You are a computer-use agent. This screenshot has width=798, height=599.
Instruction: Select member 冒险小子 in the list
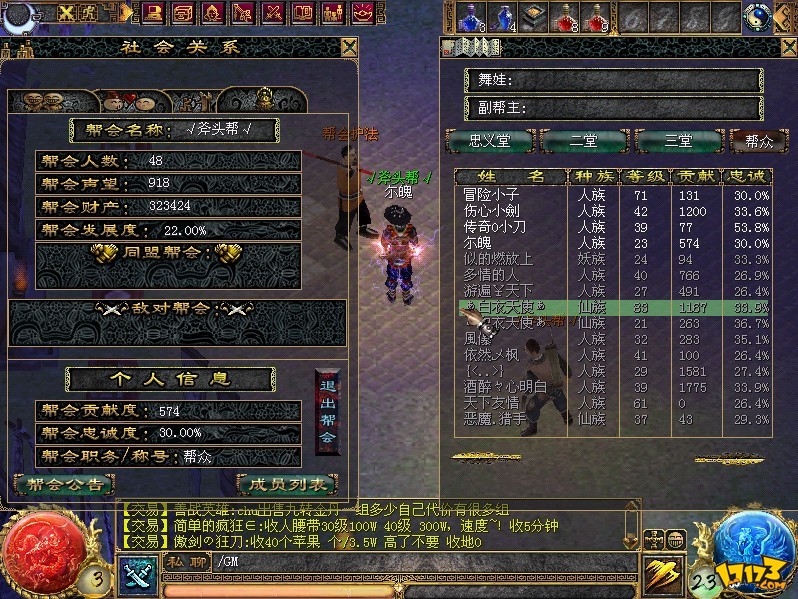(500, 196)
